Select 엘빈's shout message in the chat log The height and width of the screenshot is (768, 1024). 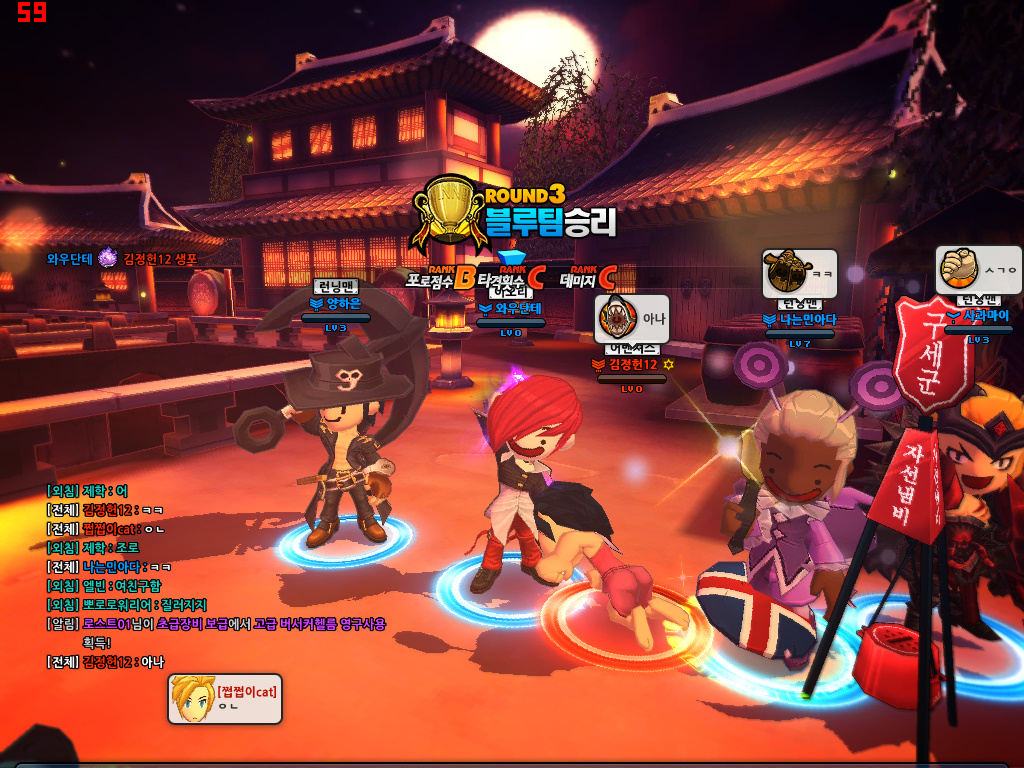[x=104, y=586]
